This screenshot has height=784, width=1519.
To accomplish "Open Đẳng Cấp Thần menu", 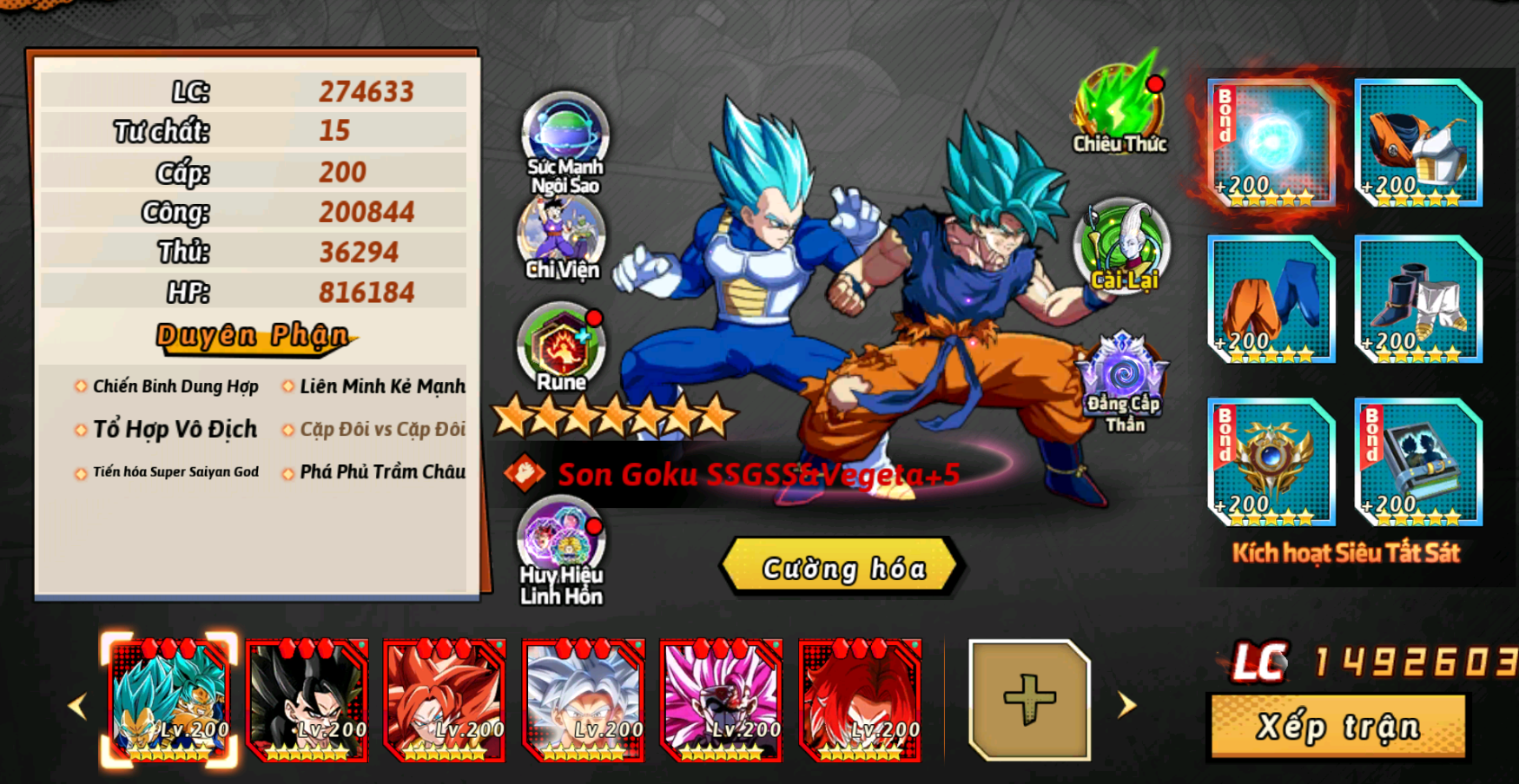I will pyautogui.click(x=1123, y=382).
